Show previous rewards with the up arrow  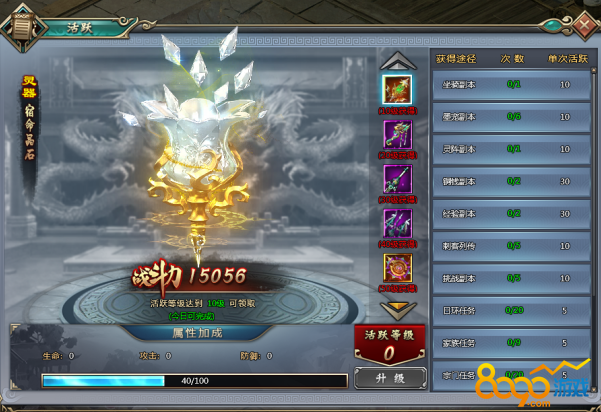[397, 59]
